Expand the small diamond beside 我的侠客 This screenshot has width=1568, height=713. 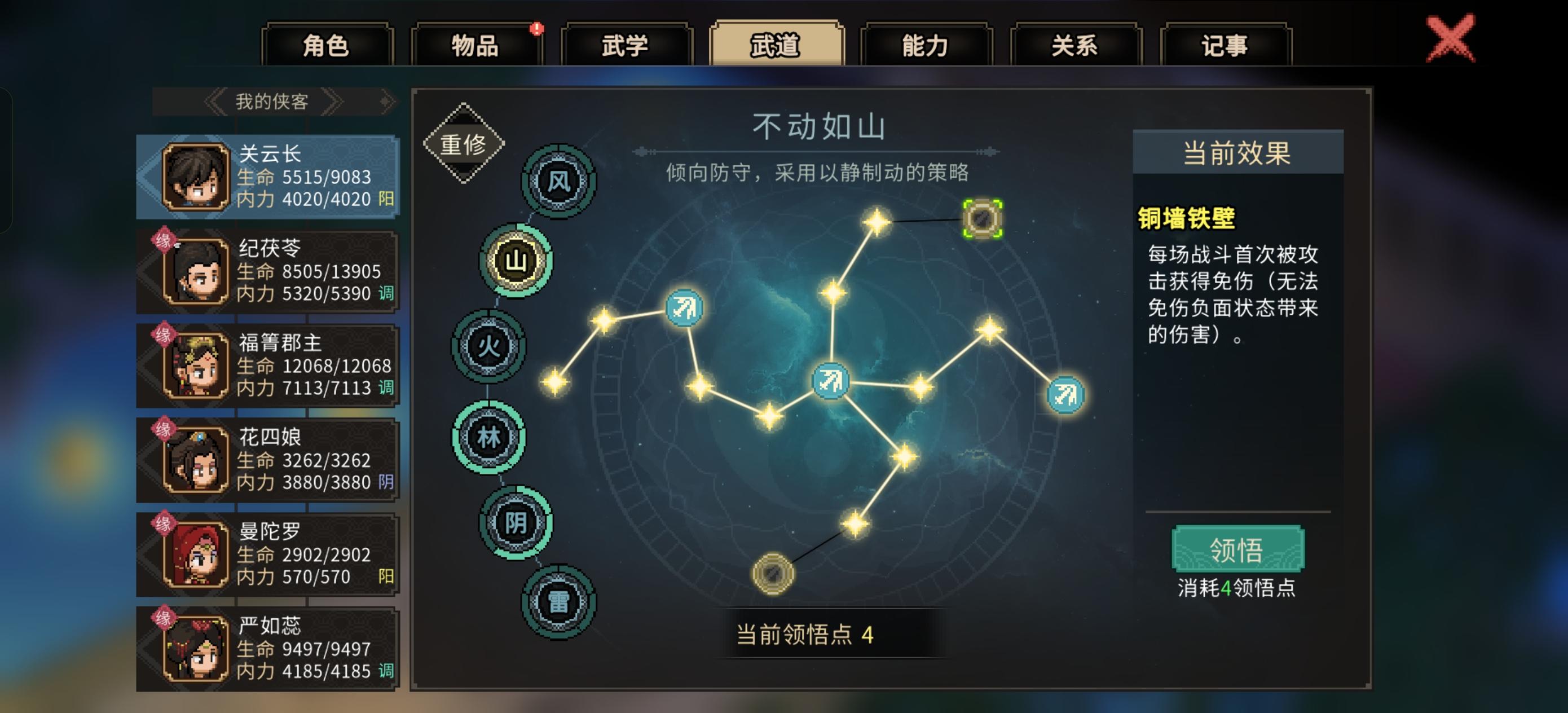point(384,100)
